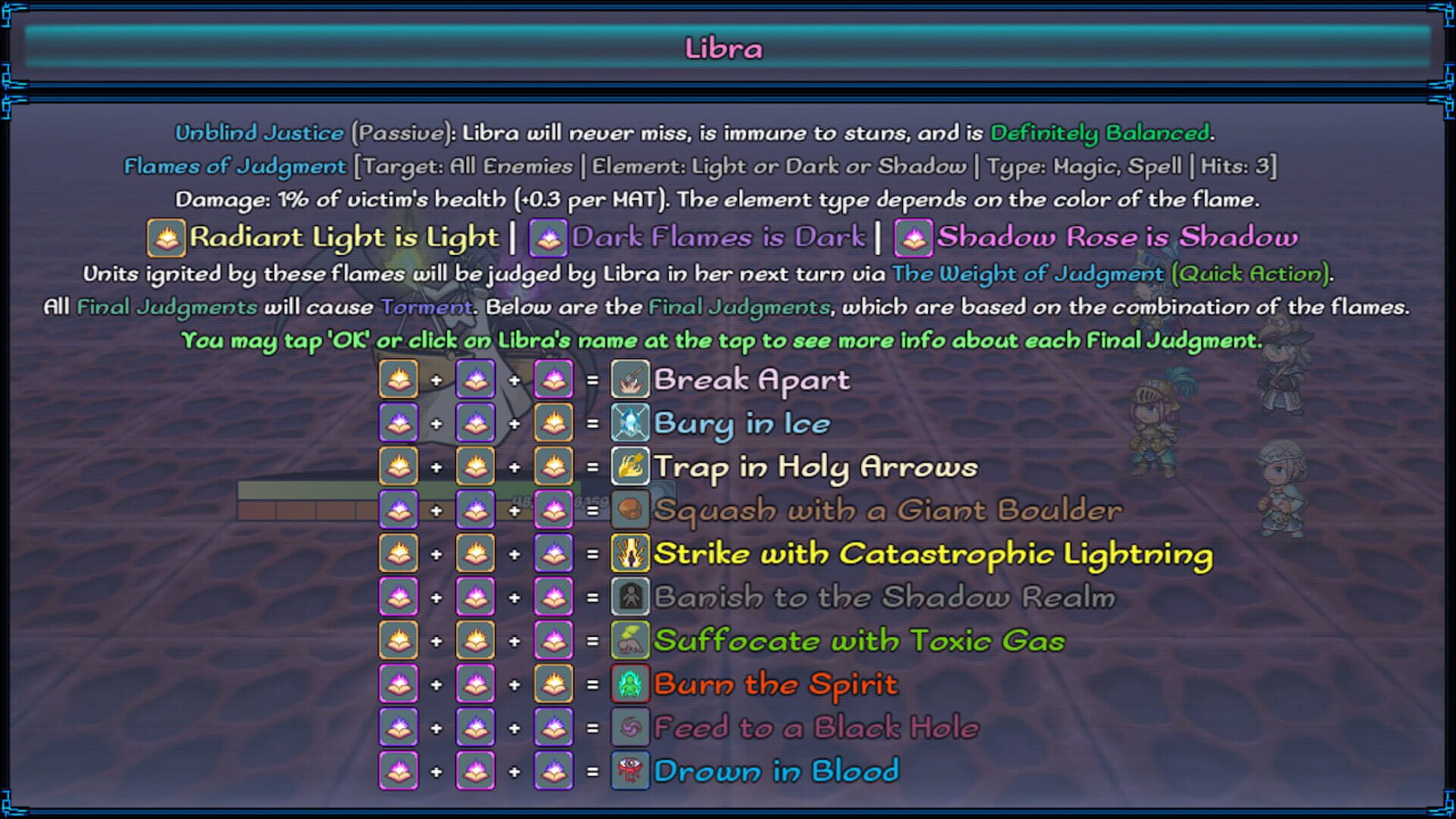The height and width of the screenshot is (819, 1456).
Task: Click the Flames of Judgment heading
Action: (x=235, y=165)
